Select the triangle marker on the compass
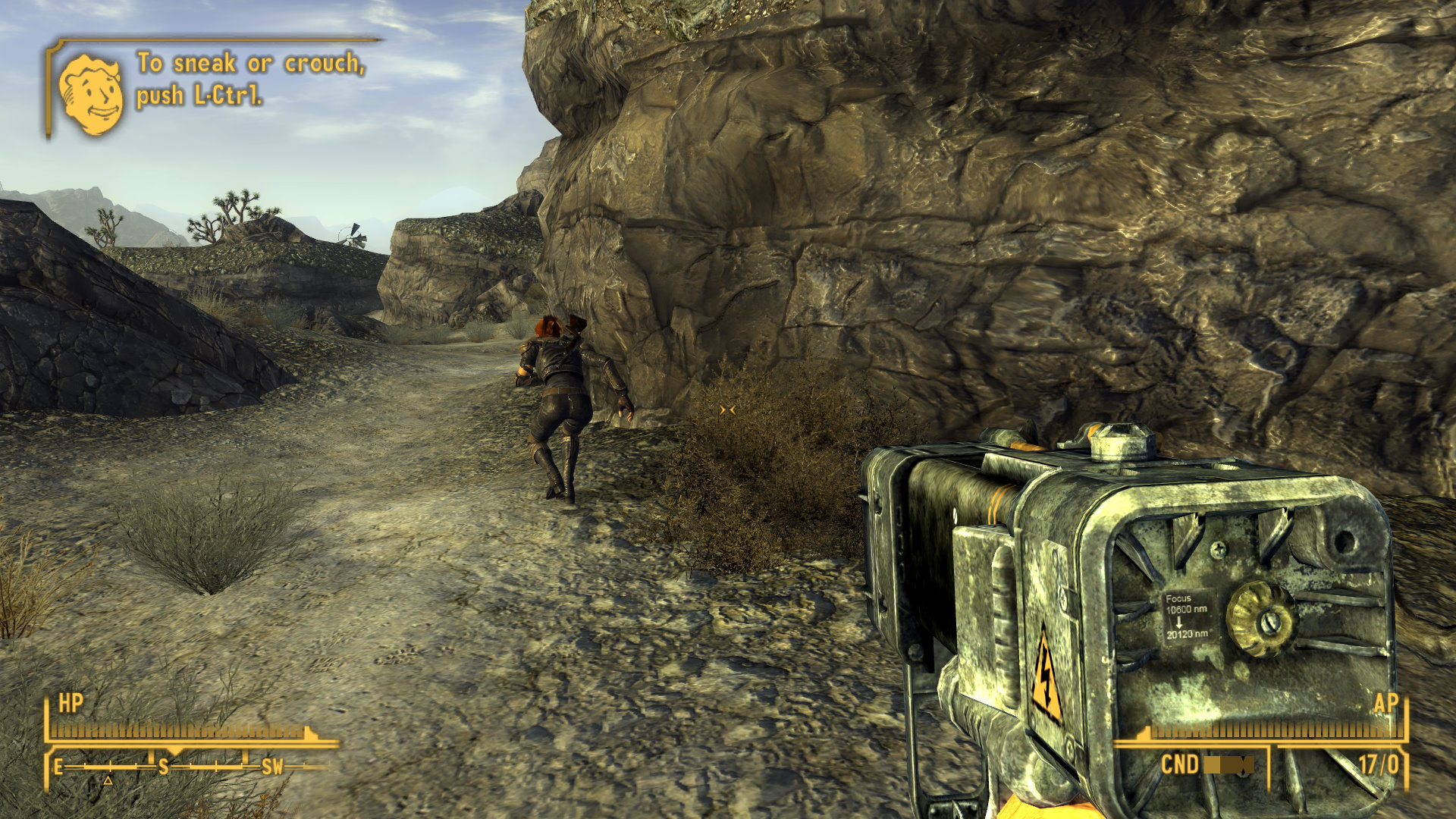The image size is (1456, 819). point(108,780)
